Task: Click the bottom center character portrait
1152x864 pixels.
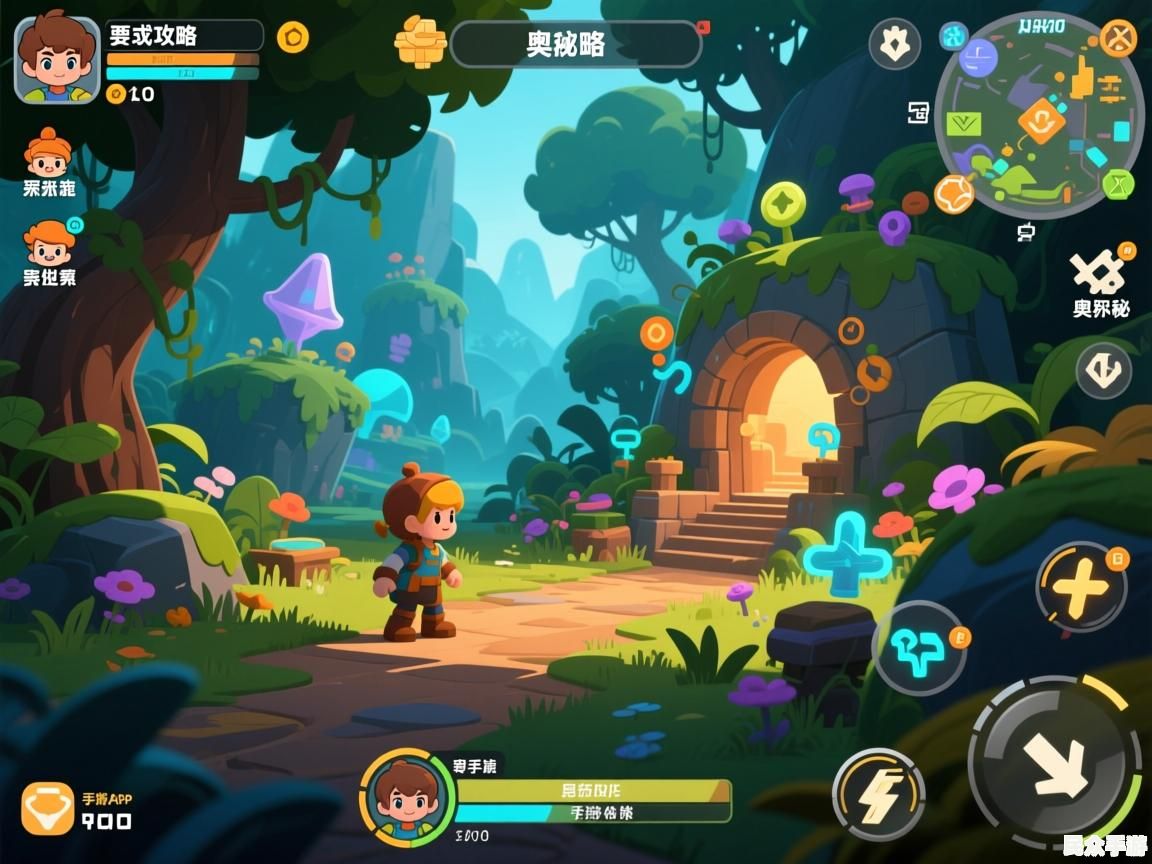Action: click(406, 799)
